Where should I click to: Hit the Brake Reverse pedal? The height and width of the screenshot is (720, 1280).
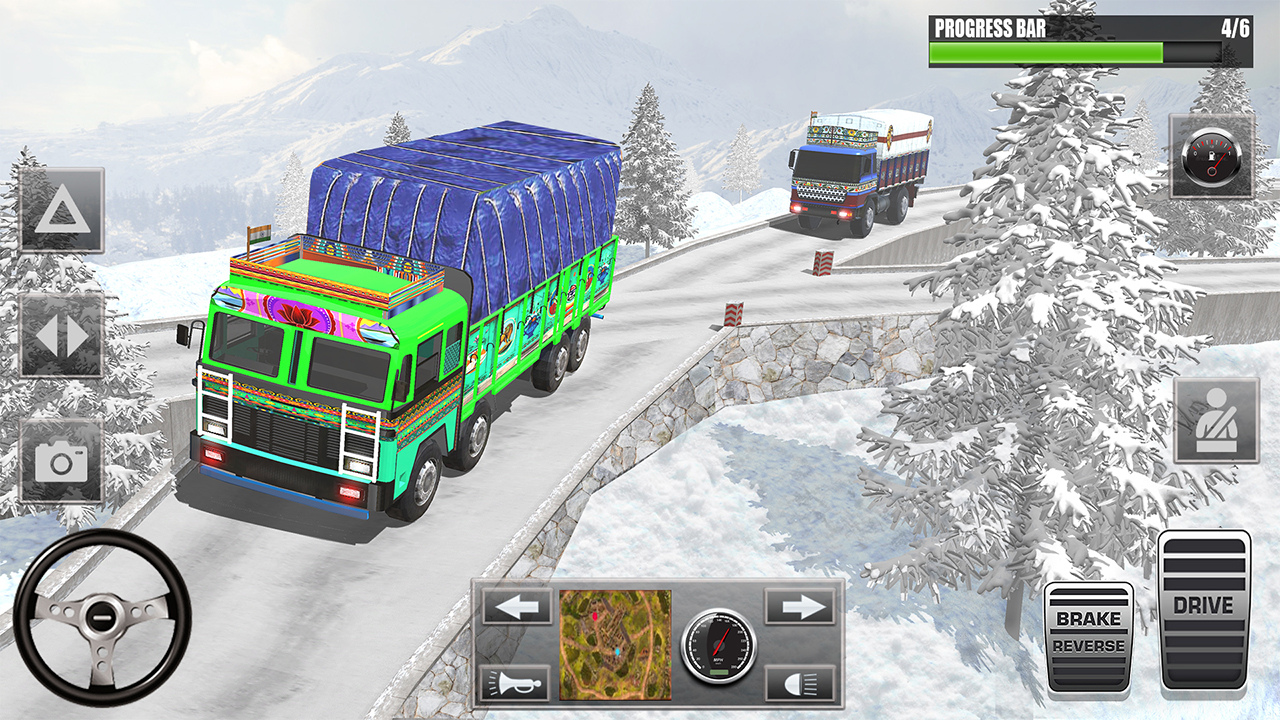tap(1089, 637)
